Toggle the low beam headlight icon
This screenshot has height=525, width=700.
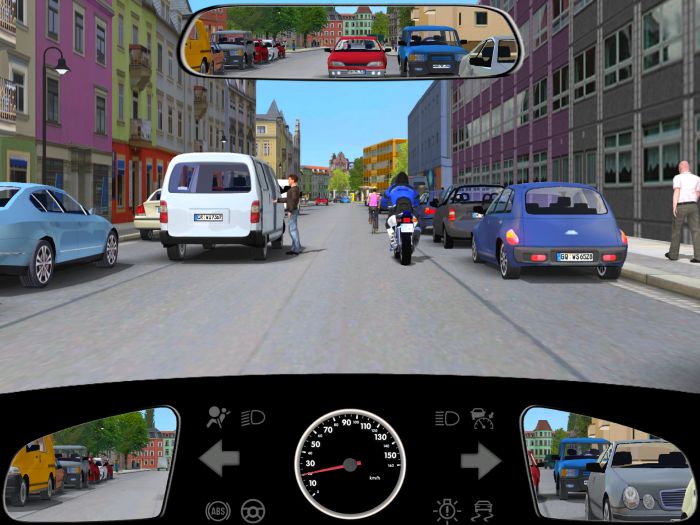point(253,417)
